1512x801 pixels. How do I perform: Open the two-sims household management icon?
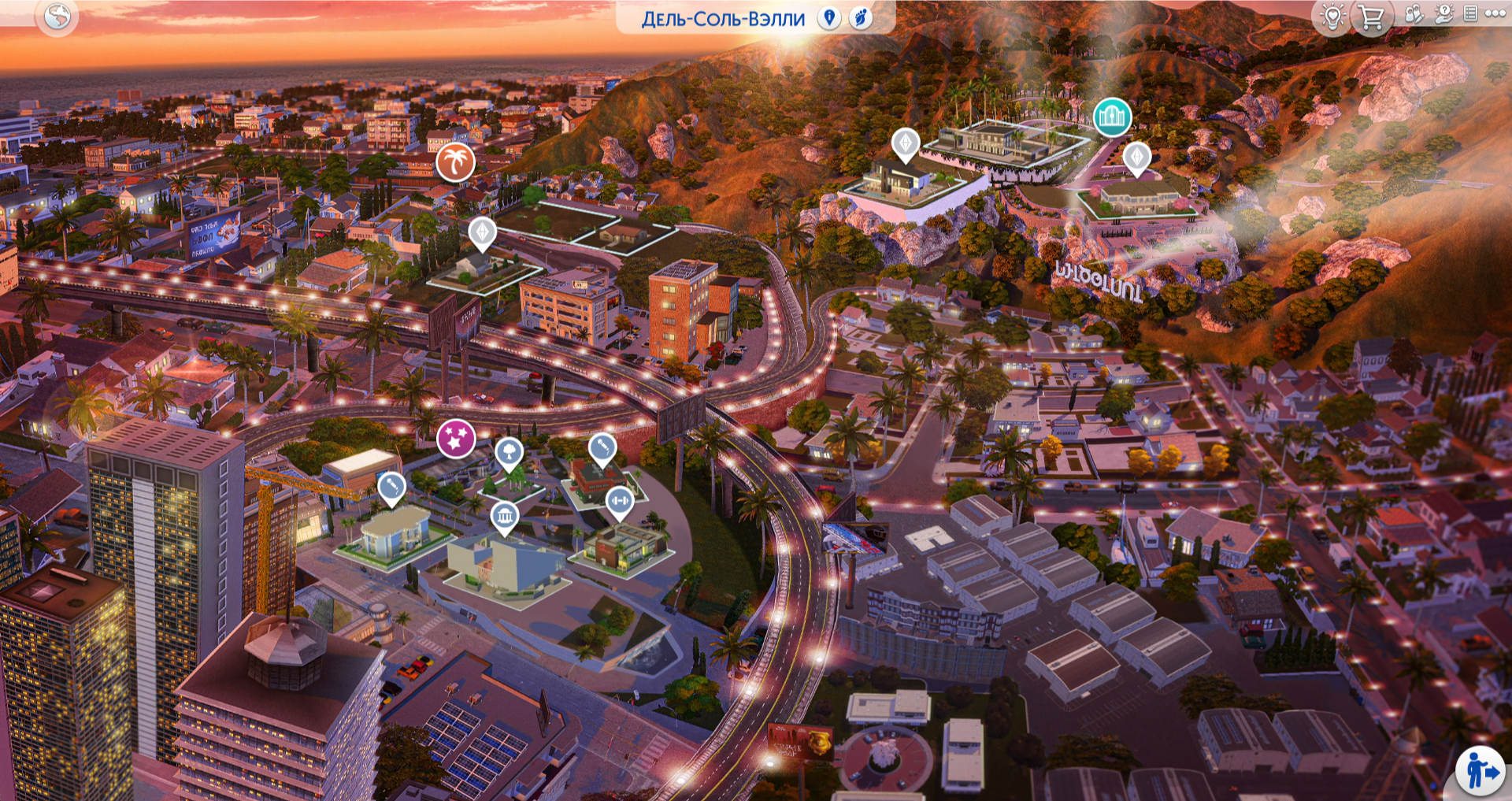click(1415, 14)
